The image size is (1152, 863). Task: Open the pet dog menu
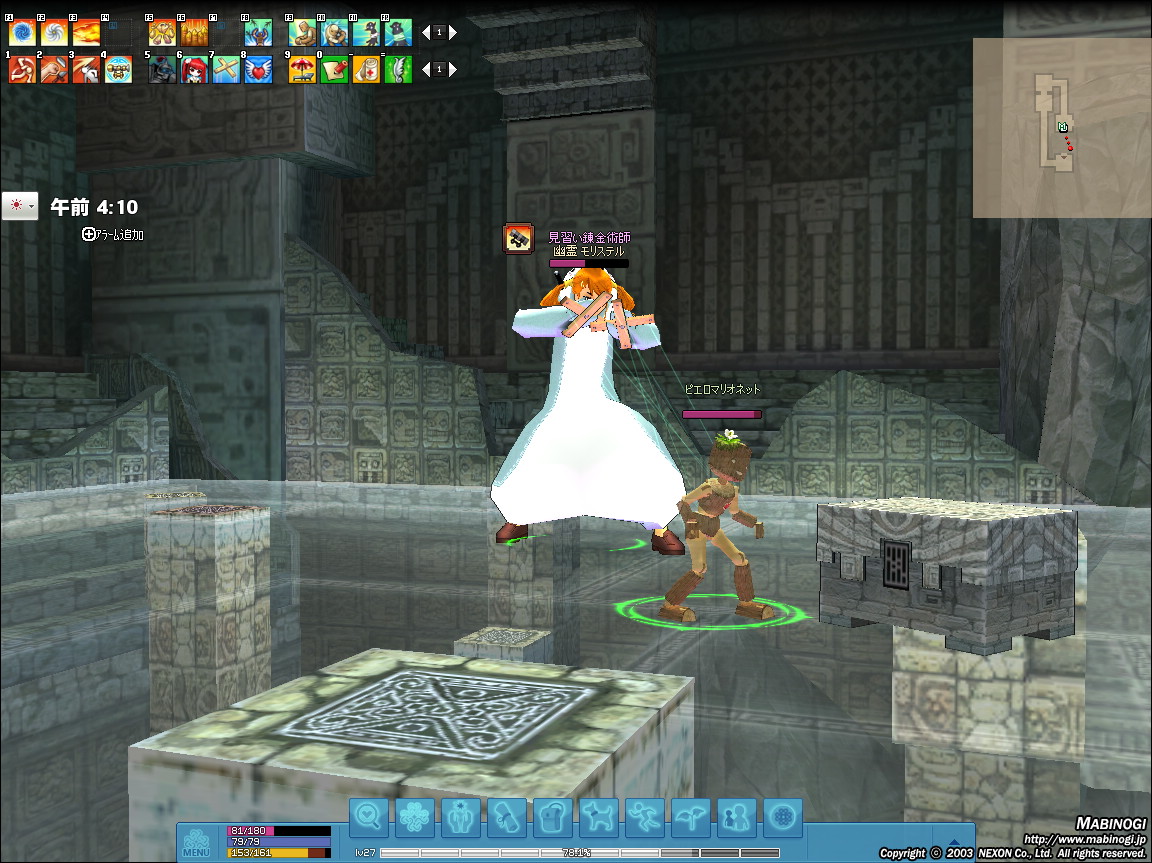pos(598,817)
